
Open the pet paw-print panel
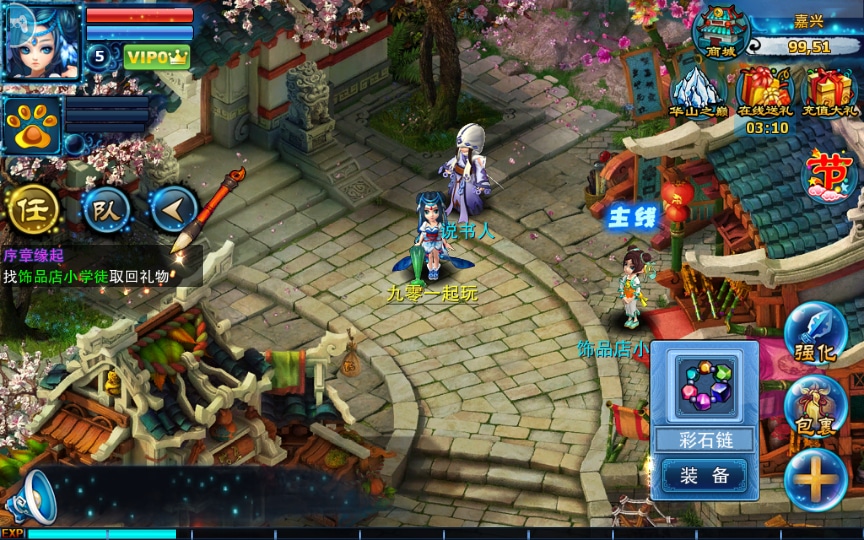click(31, 125)
